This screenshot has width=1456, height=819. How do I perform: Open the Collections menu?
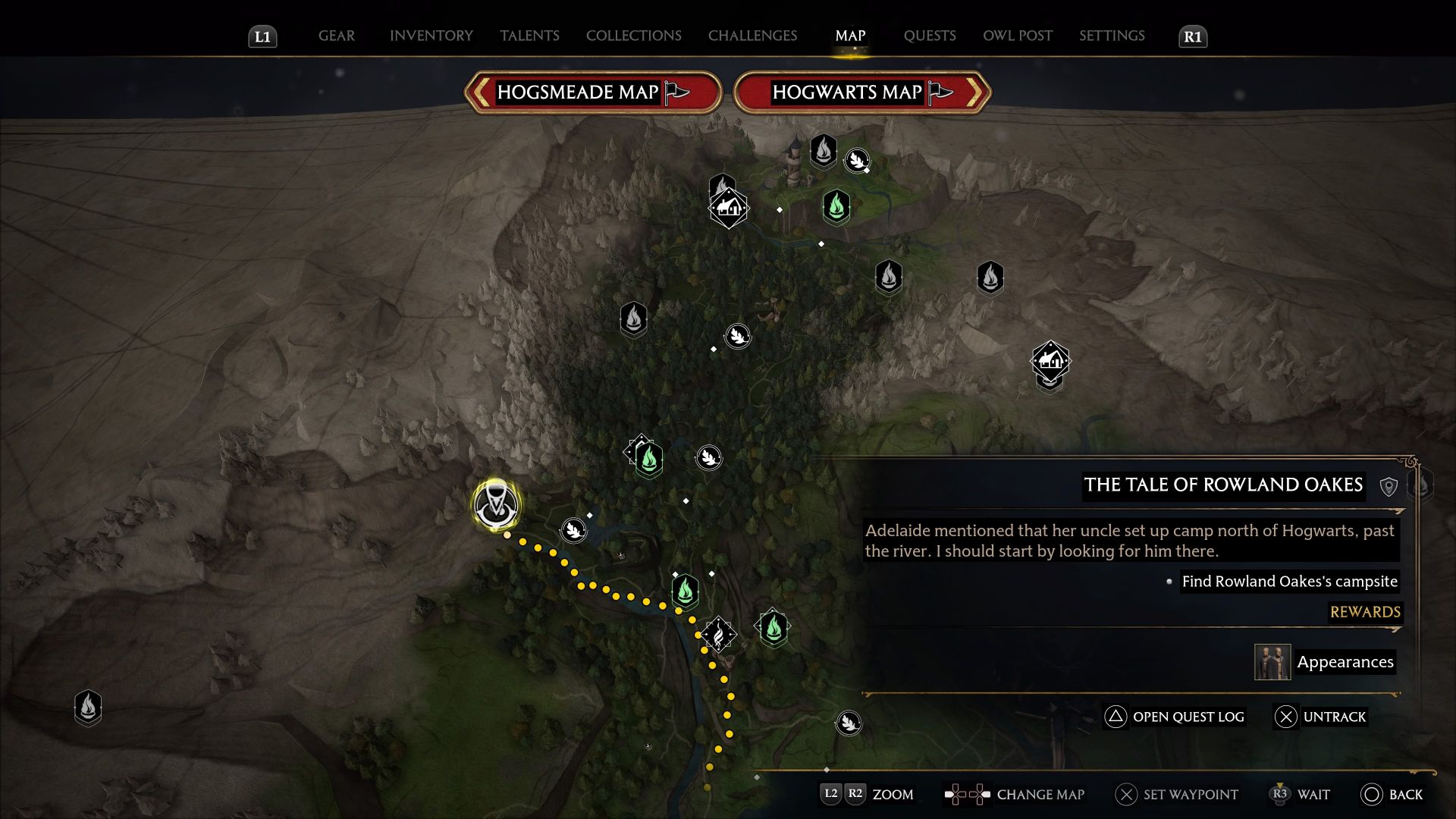(x=633, y=36)
